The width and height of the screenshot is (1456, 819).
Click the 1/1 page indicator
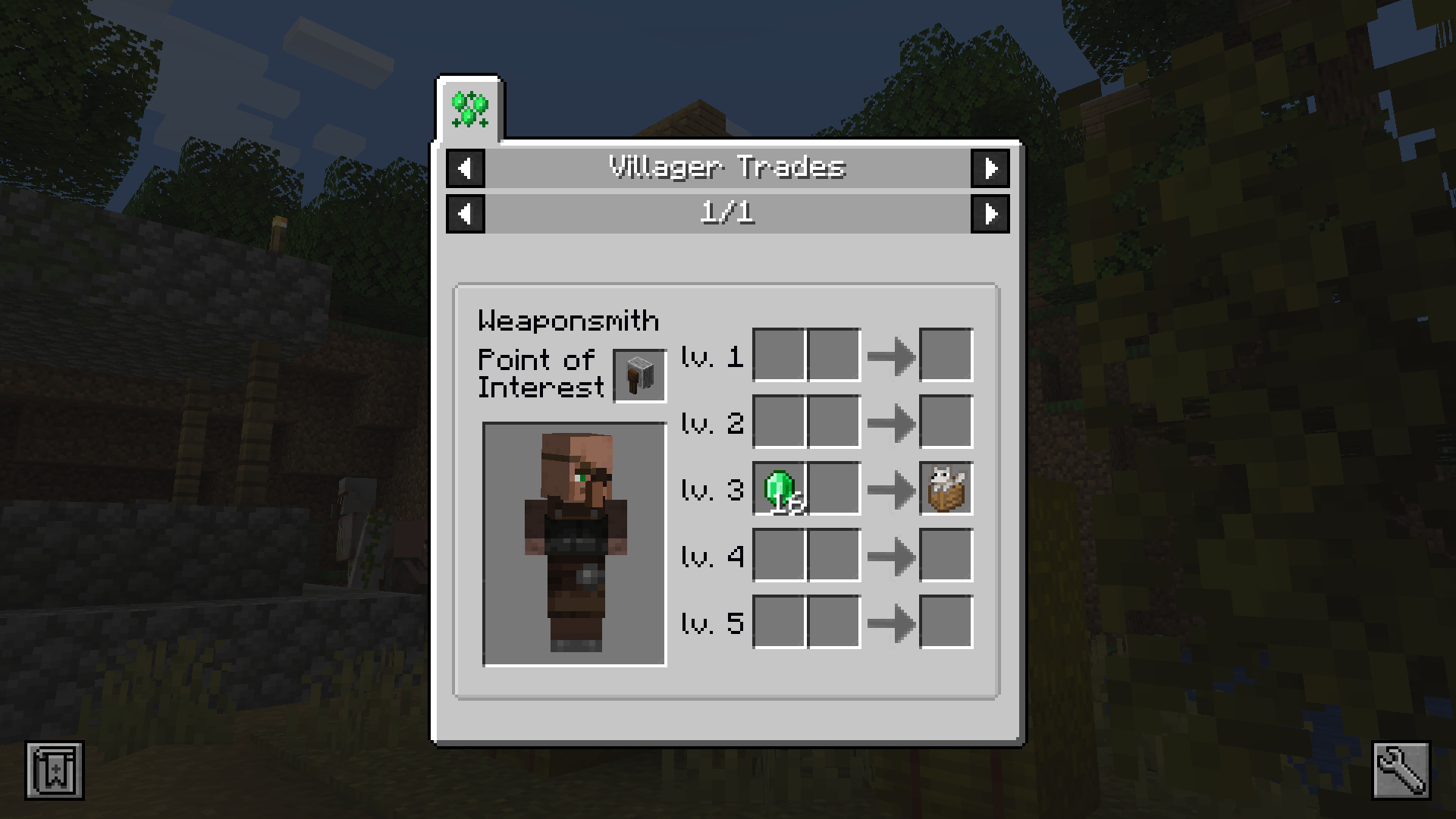(x=727, y=213)
